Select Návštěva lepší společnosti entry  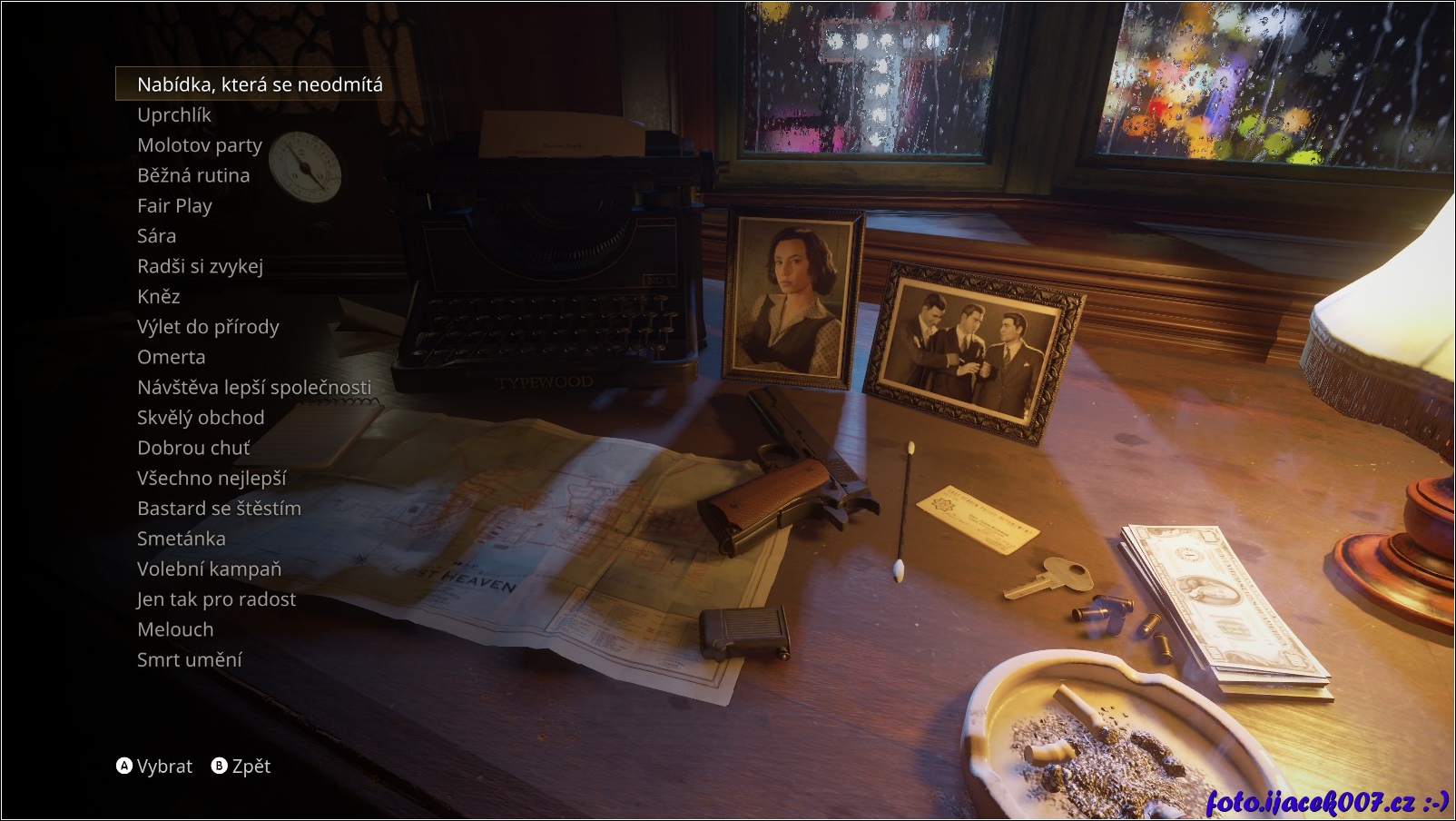pyautogui.click(x=254, y=387)
